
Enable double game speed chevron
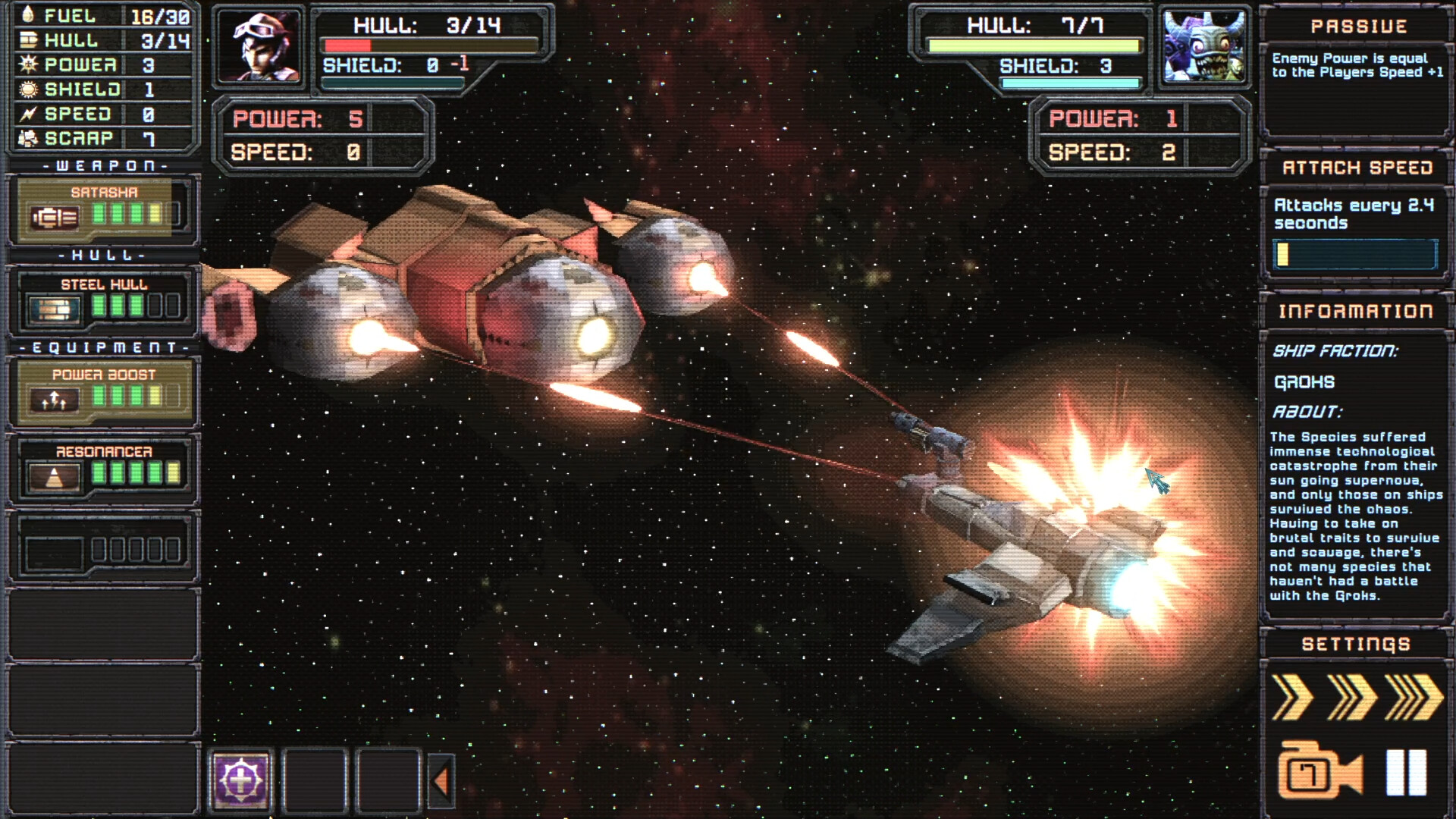pos(1354,697)
